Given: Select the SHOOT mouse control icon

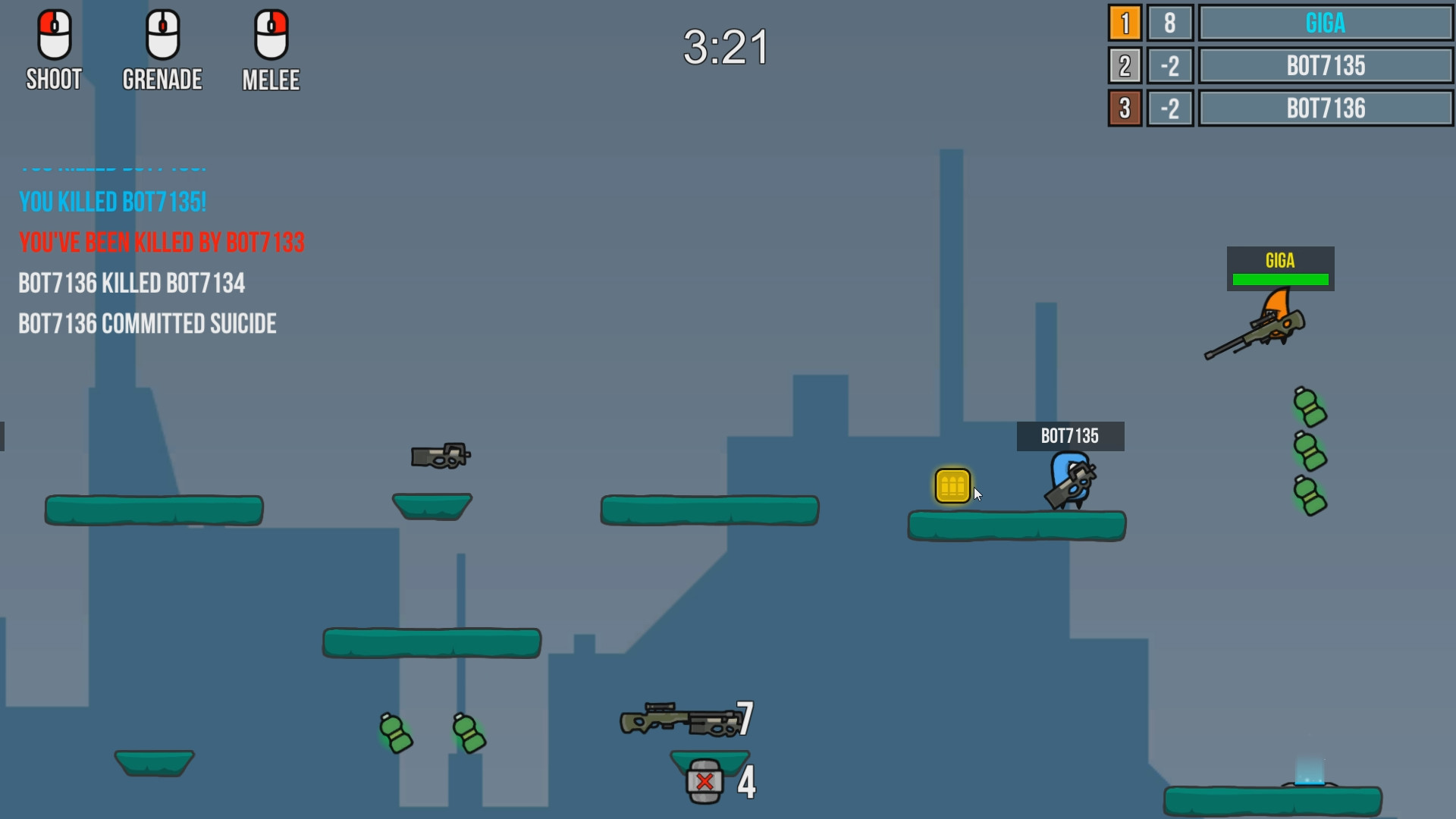Looking at the screenshot, I should click(53, 34).
